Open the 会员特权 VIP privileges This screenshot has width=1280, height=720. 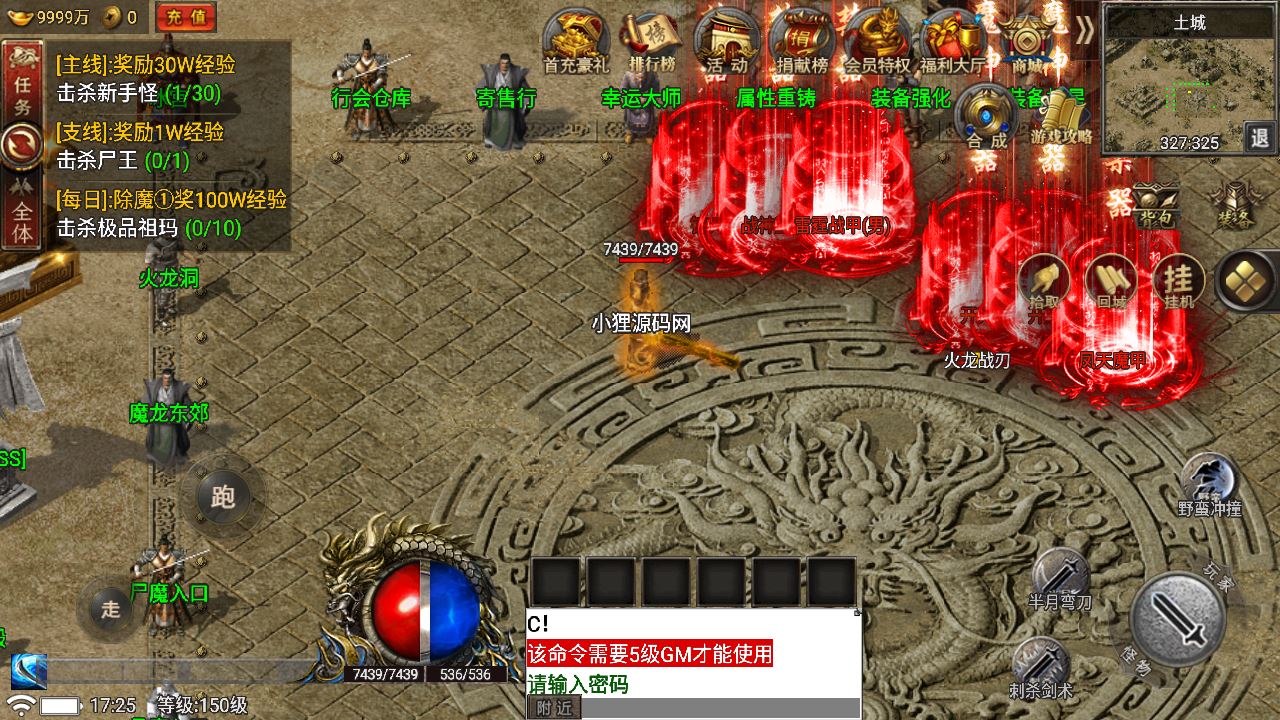tap(877, 40)
